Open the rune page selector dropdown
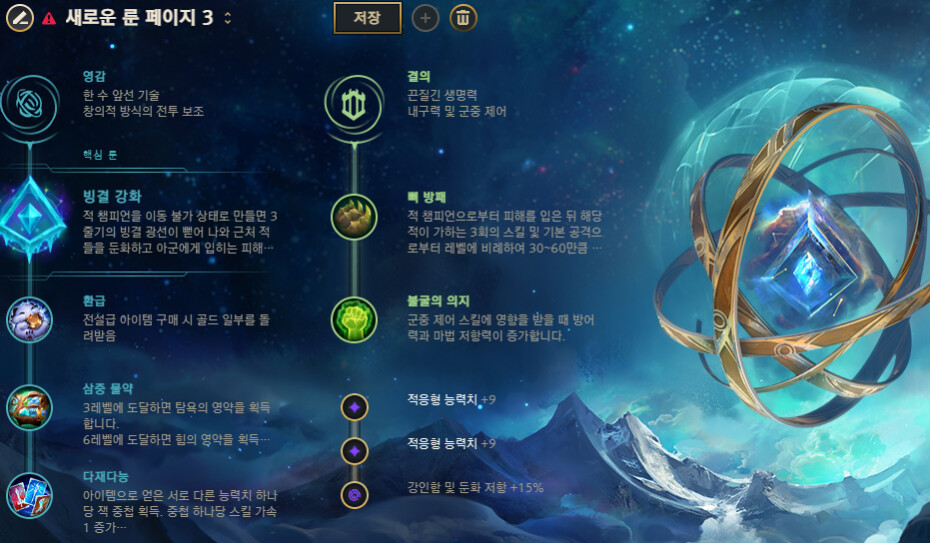930x543 pixels. (x=228, y=18)
